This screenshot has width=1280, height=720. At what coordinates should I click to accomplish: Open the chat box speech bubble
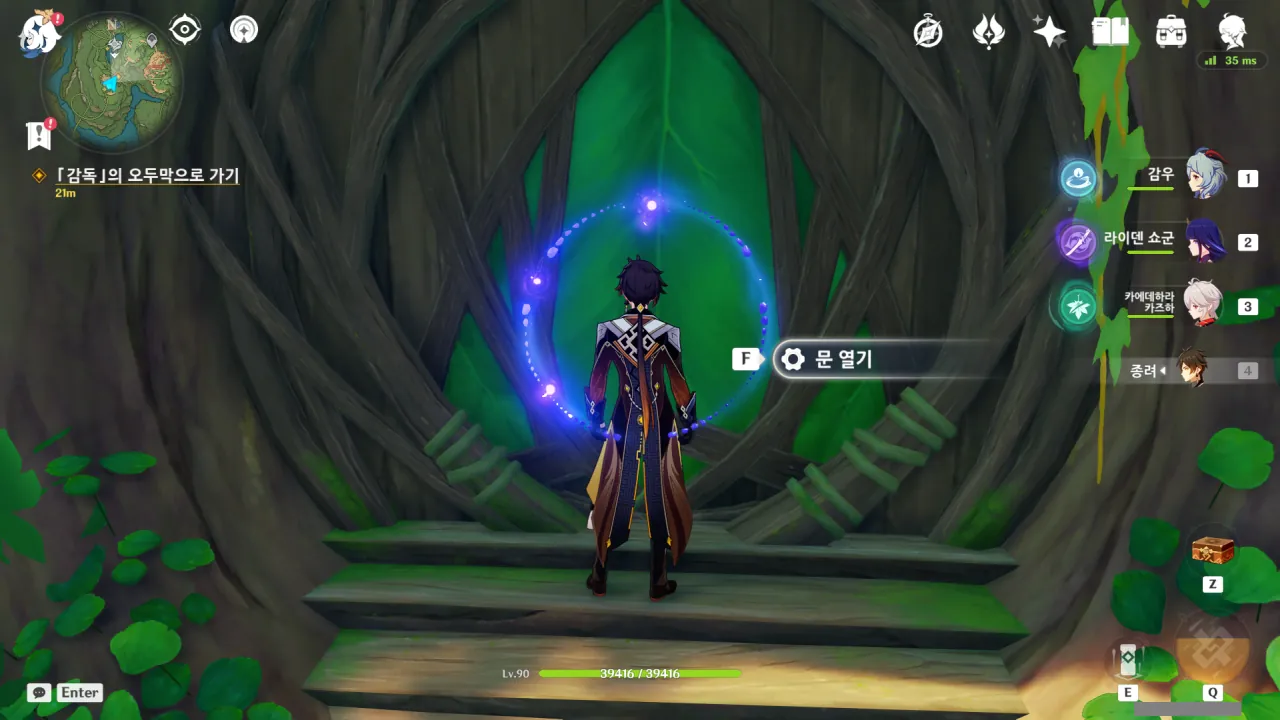point(39,692)
